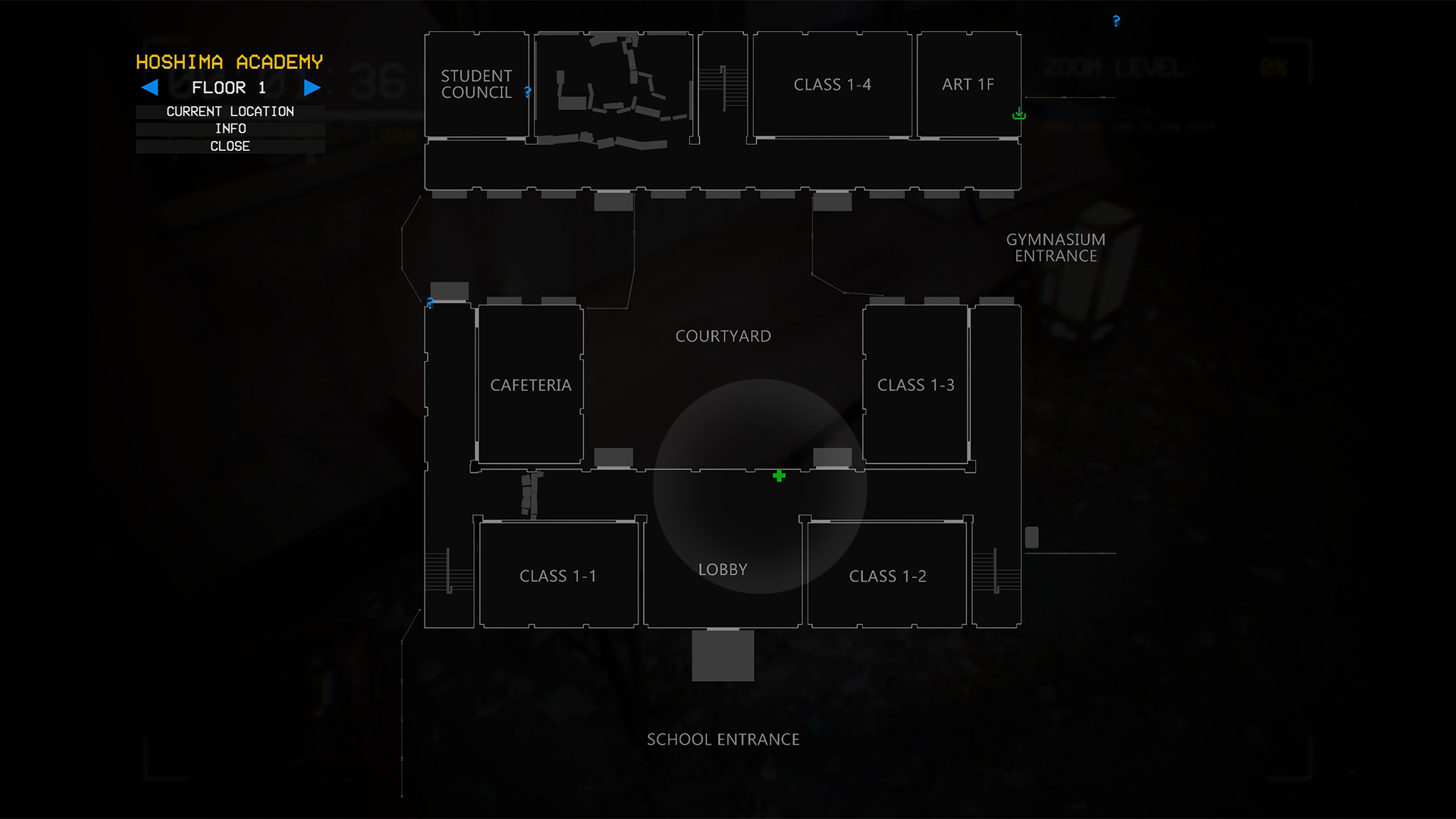This screenshot has width=1456, height=819.
Task: Select the green plus player location marker
Action: [778, 475]
